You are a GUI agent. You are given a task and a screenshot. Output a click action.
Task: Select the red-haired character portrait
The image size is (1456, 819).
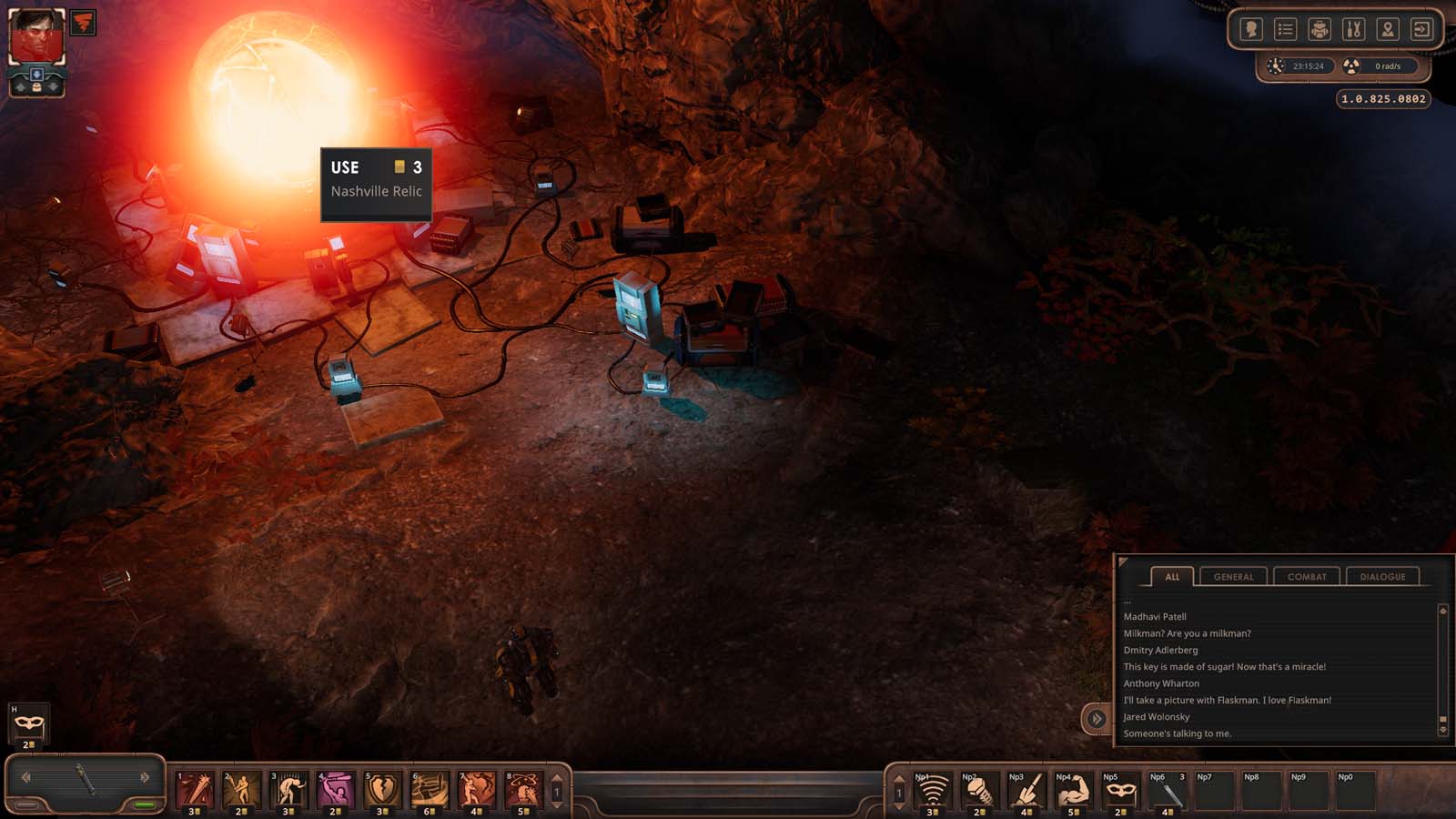[36, 36]
